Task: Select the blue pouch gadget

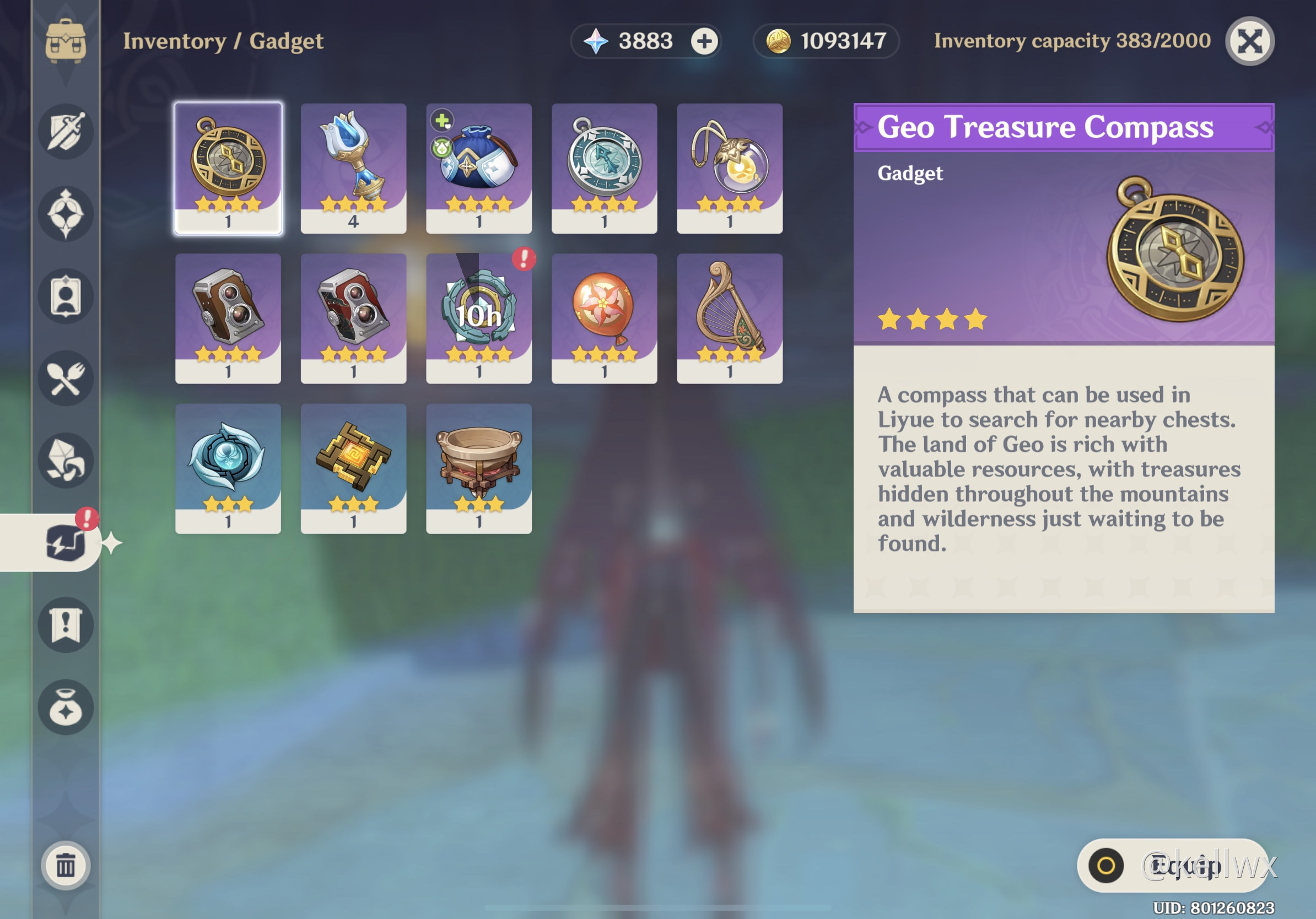Action: tap(479, 169)
